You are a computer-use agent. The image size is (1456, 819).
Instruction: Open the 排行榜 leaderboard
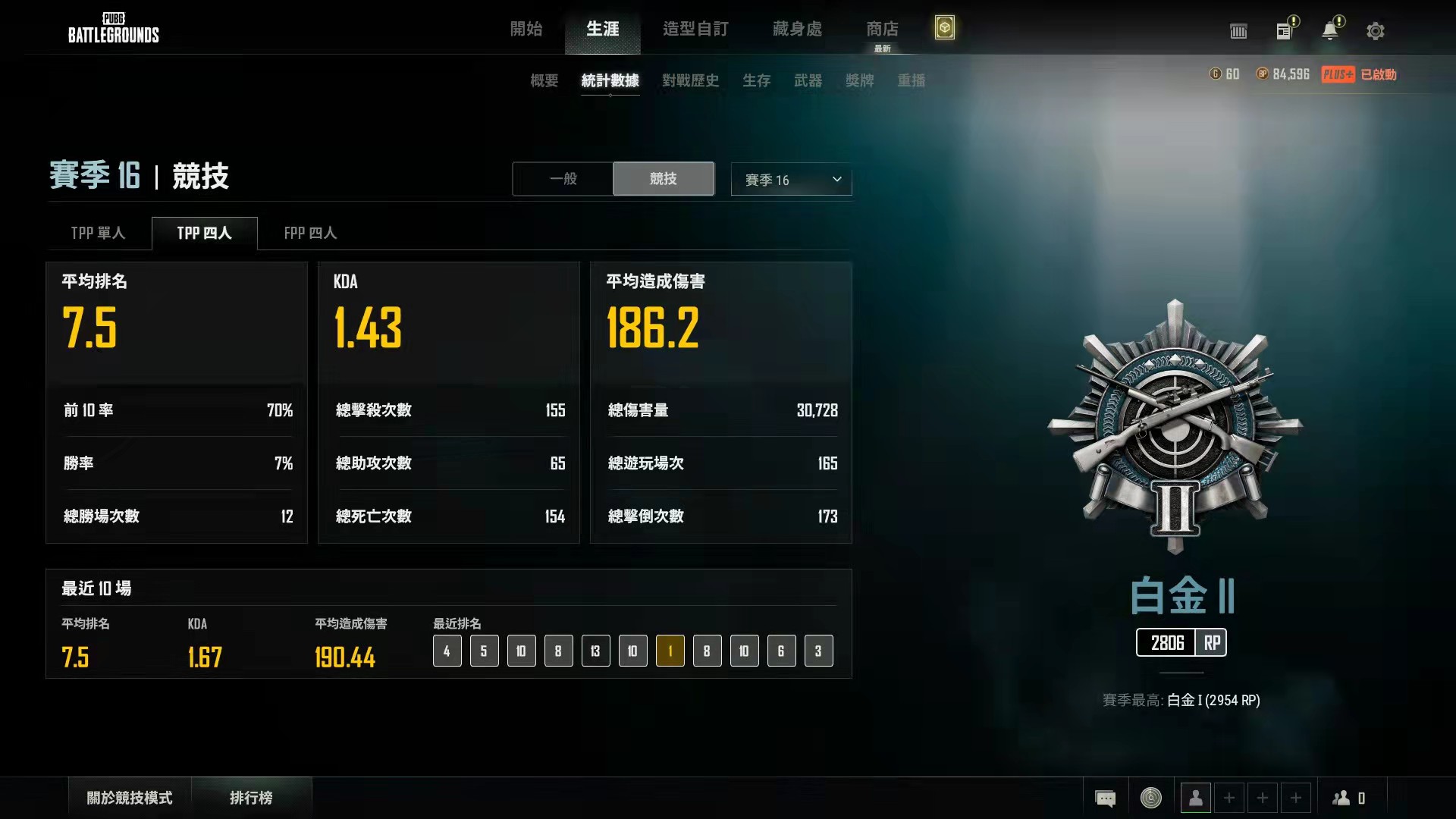251,798
